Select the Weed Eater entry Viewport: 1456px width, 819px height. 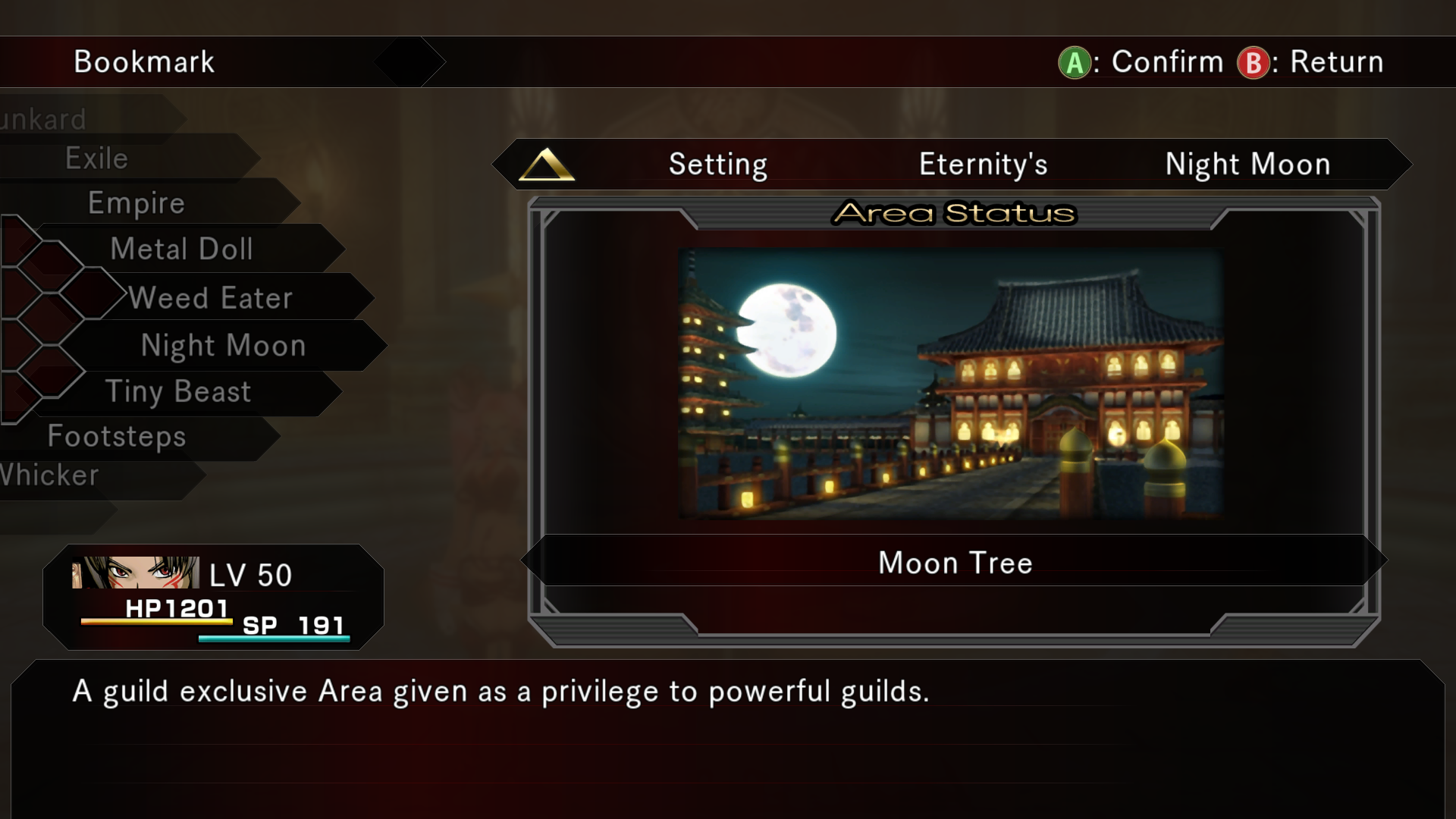[x=211, y=298]
